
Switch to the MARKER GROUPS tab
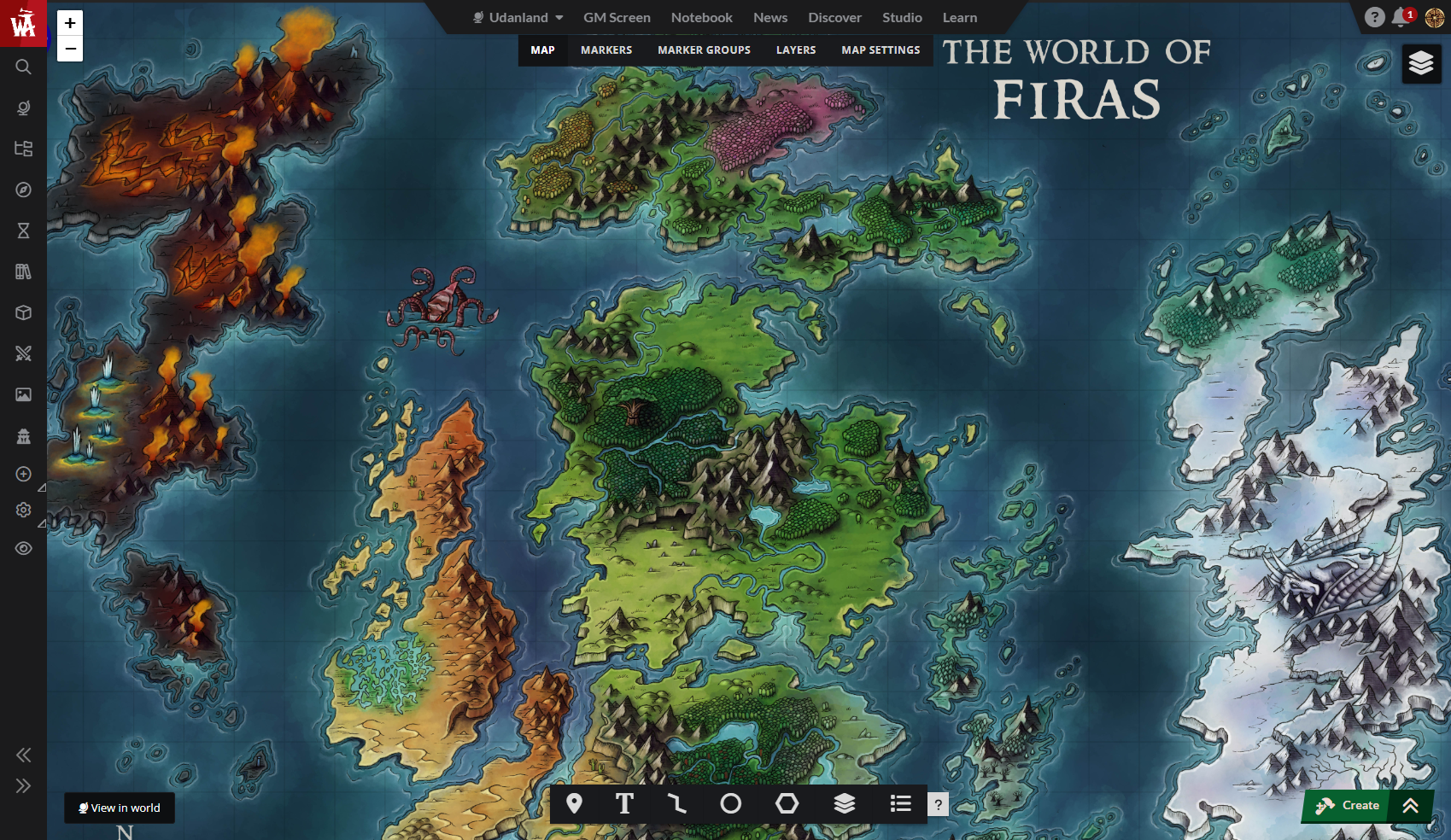(704, 50)
